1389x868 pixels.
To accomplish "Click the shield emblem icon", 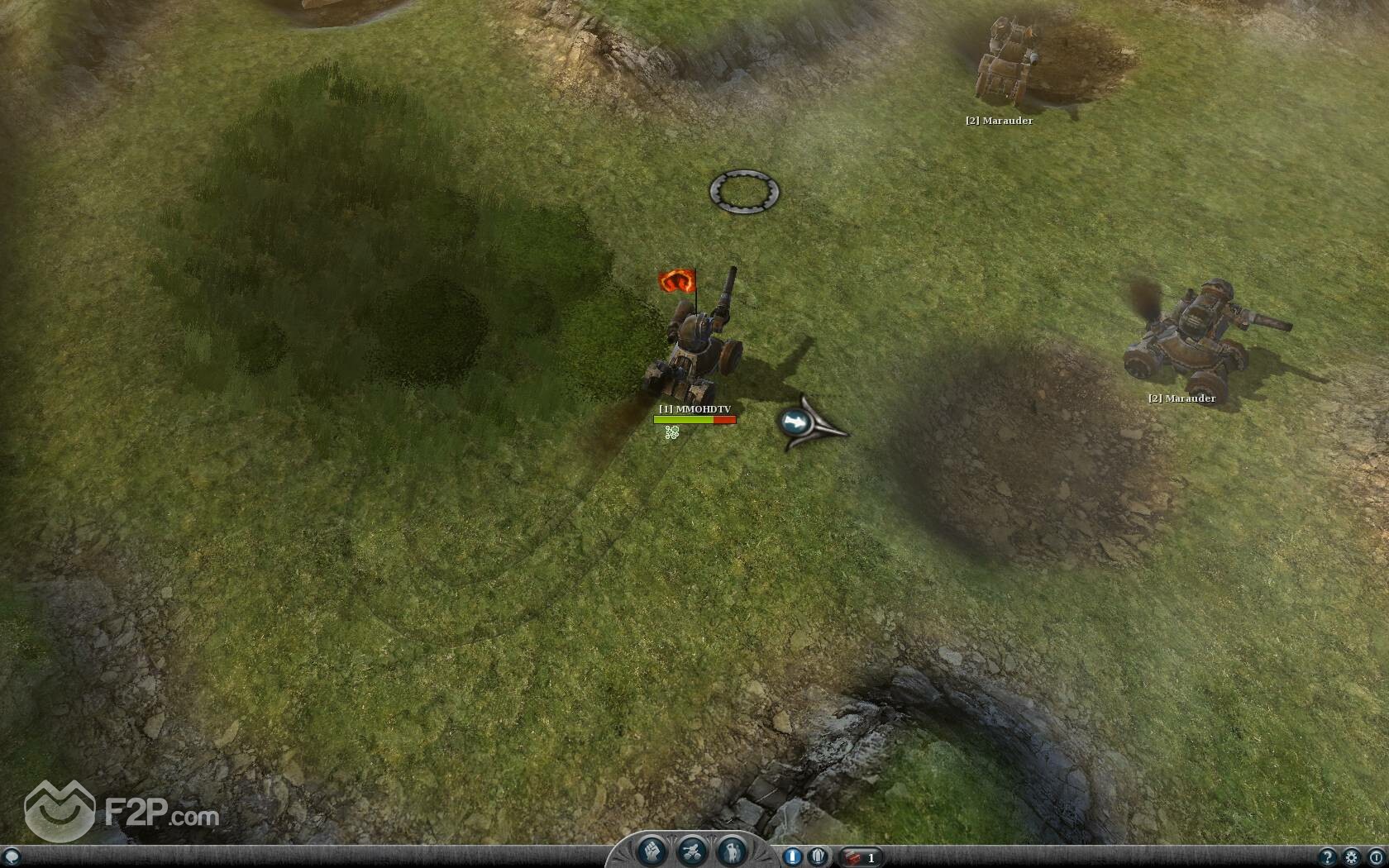I will pyautogui.click(x=818, y=856).
